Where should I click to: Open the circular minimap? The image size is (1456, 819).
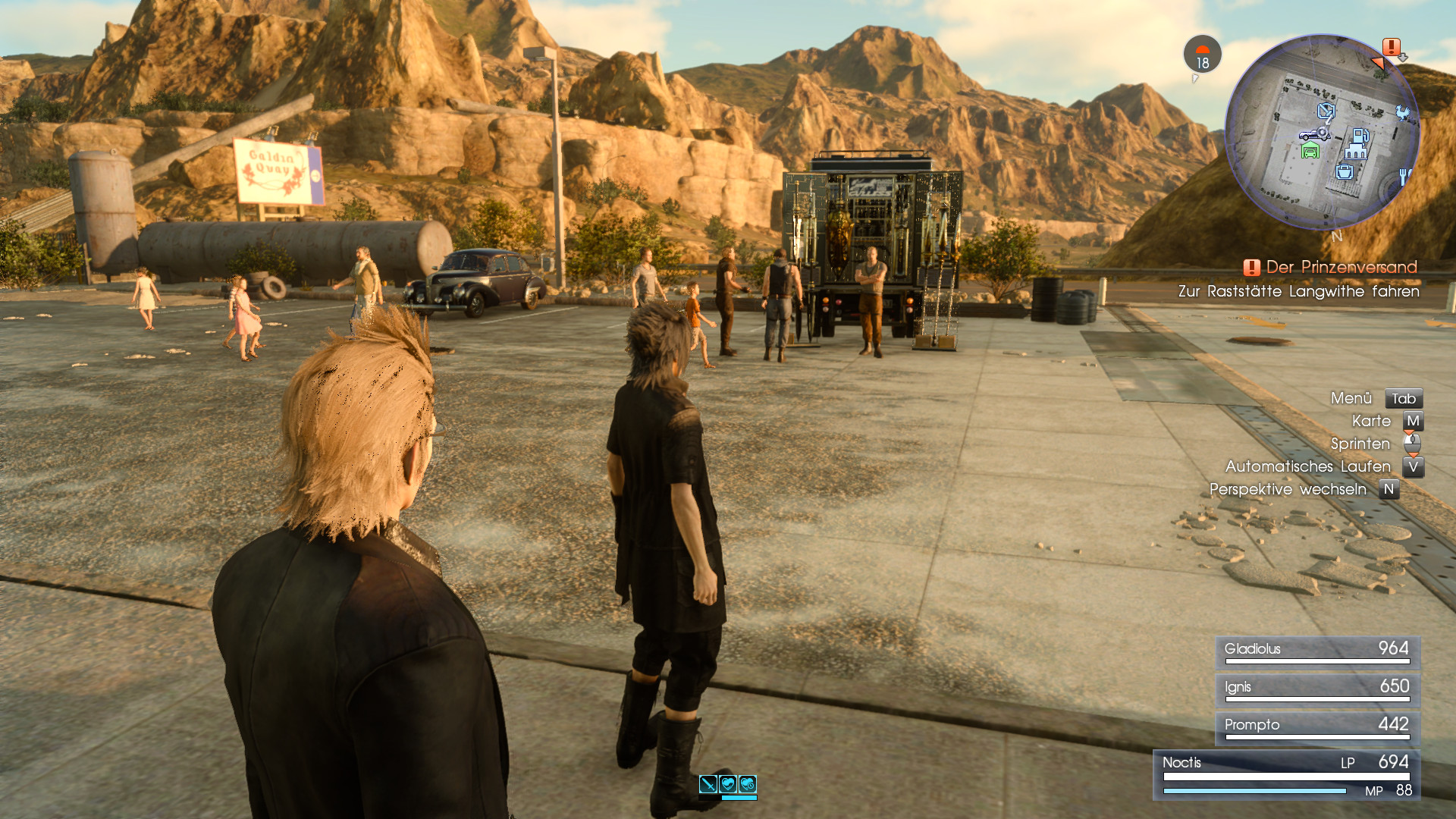(x=1323, y=131)
